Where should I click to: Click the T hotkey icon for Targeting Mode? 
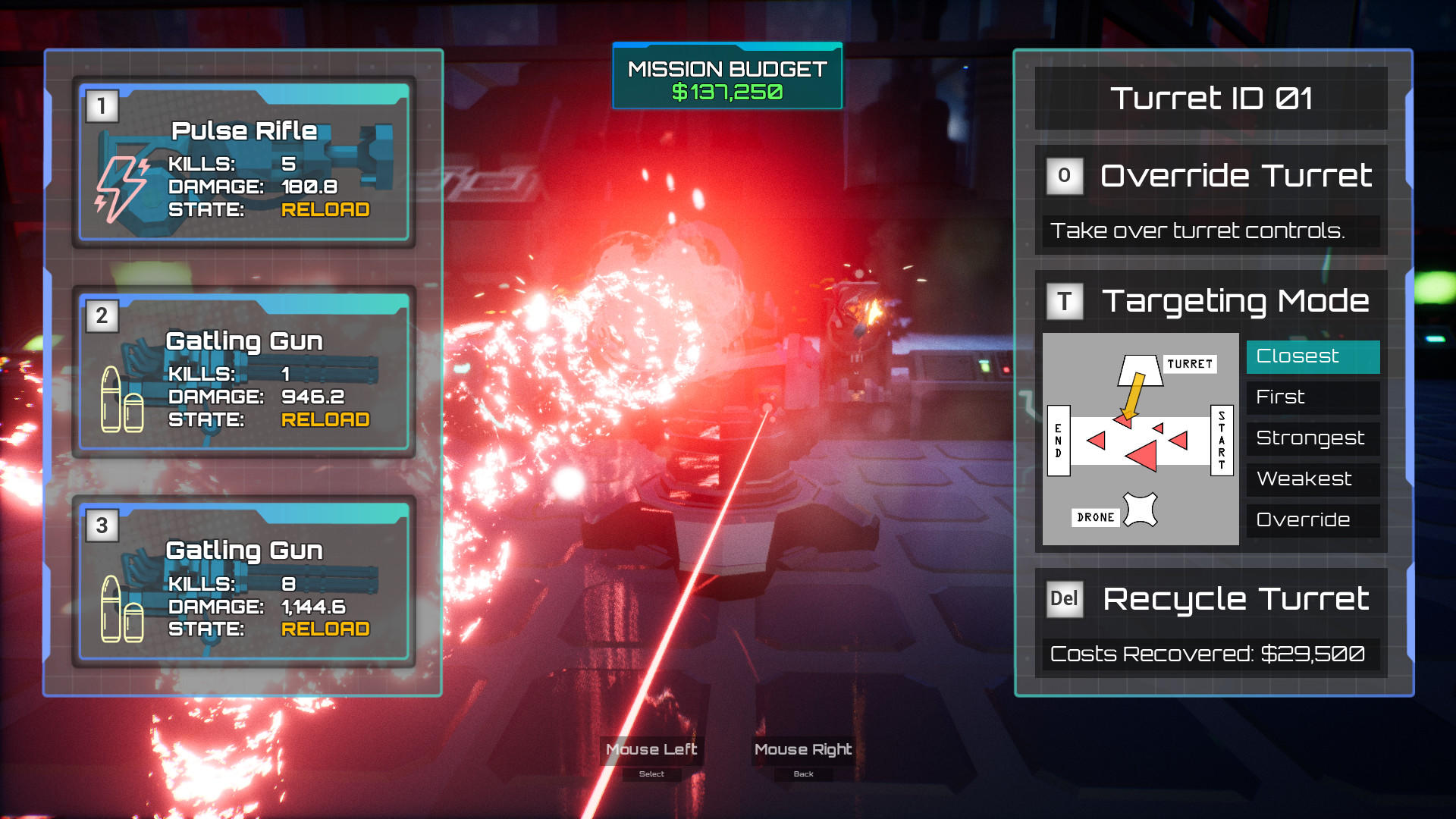1065,301
